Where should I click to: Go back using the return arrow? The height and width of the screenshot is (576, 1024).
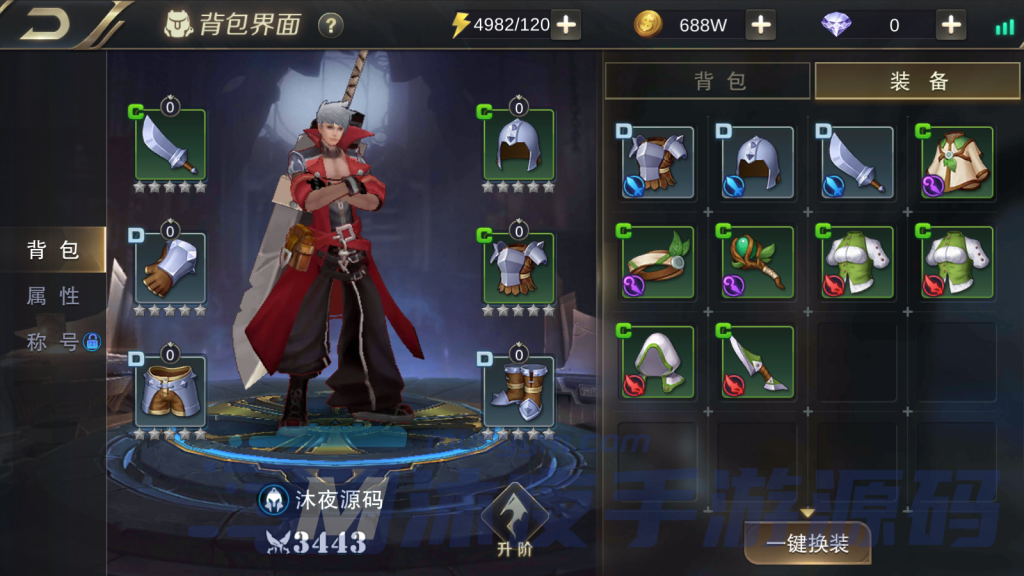click(x=47, y=24)
